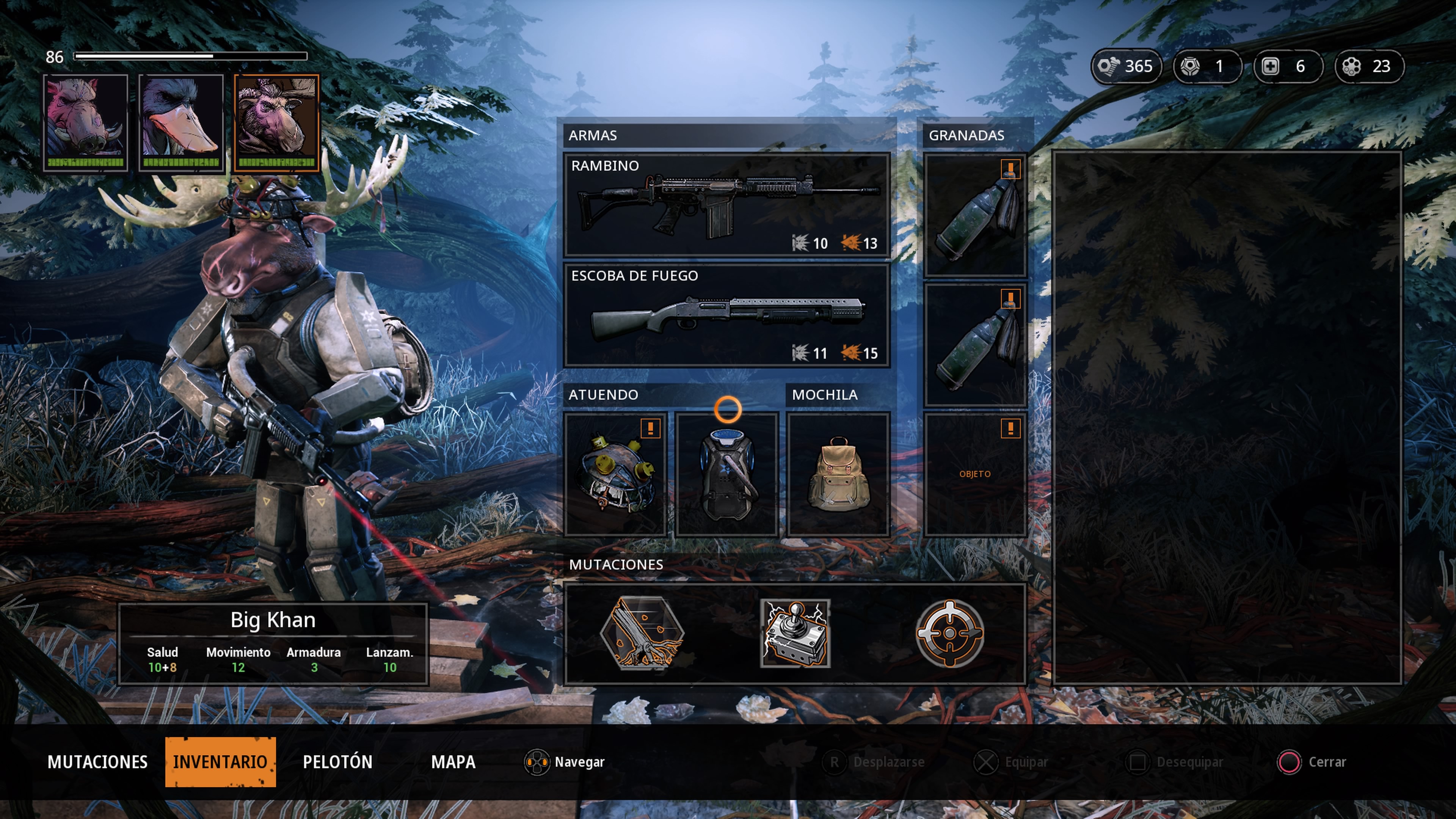1456x819 pixels.
Task: Switch to the Mutaciones tab
Action: 97,762
